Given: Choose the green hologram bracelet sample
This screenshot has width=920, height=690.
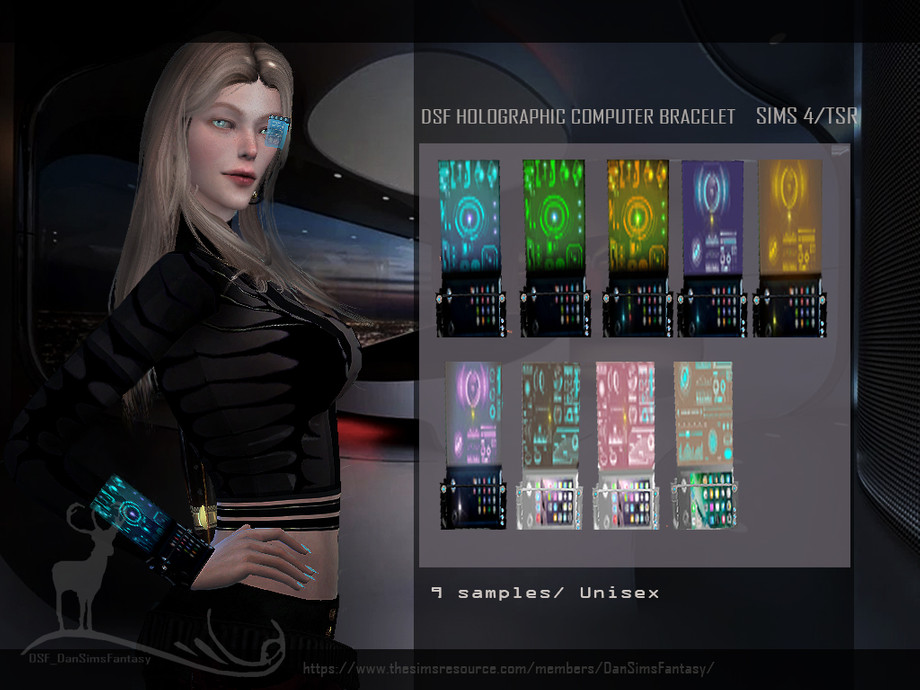Looking at the screenshot, I should pyautogui.click(x=555, y=246).
